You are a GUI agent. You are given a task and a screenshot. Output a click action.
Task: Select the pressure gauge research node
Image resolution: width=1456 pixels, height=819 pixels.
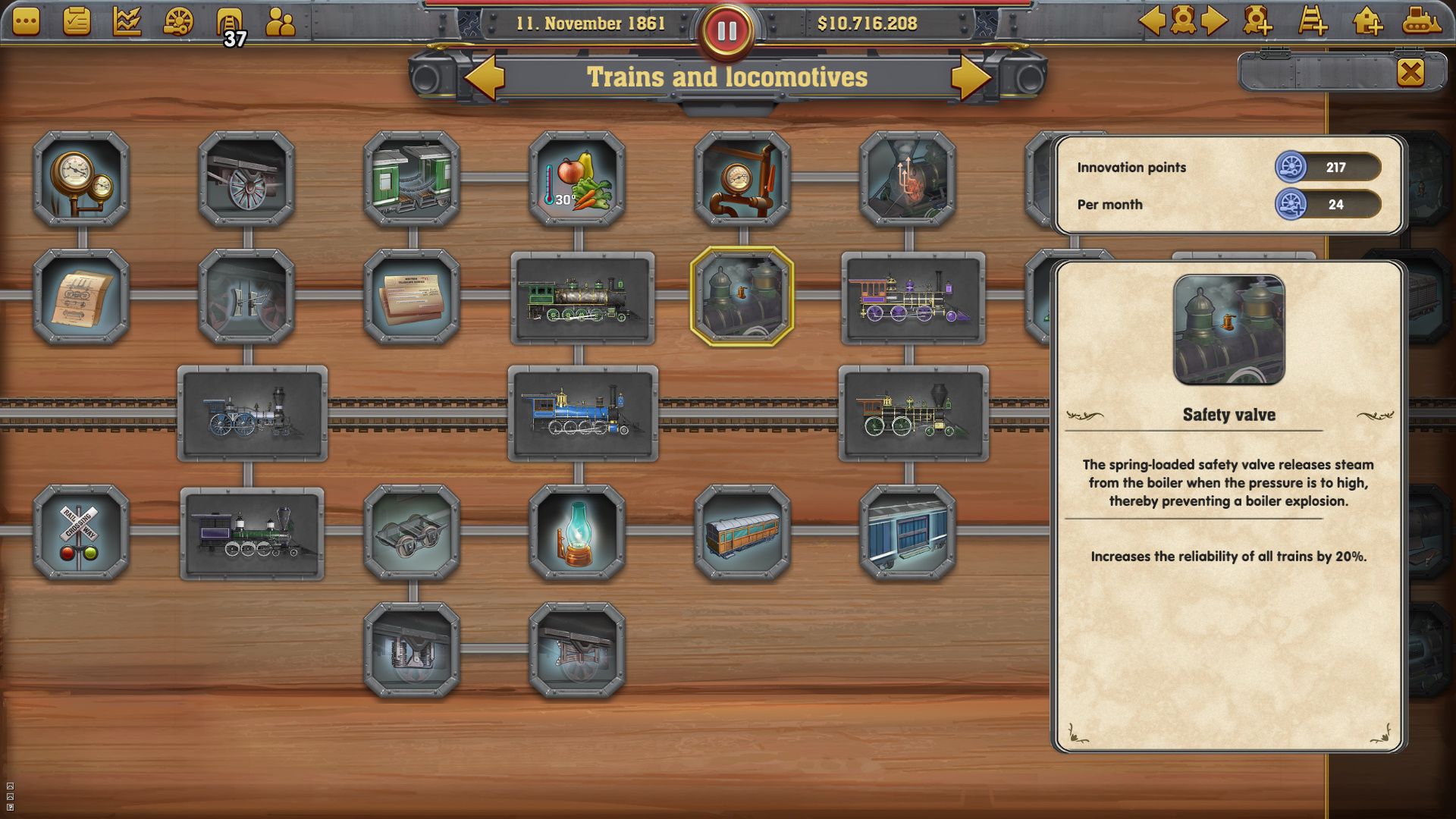pyautogui.click(x=81, y=178)
